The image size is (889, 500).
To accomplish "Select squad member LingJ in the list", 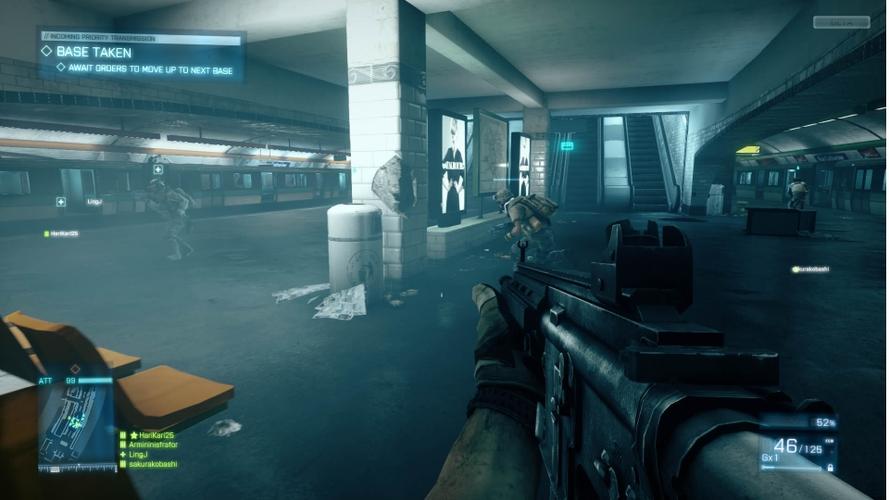I will tap(142, 455).
